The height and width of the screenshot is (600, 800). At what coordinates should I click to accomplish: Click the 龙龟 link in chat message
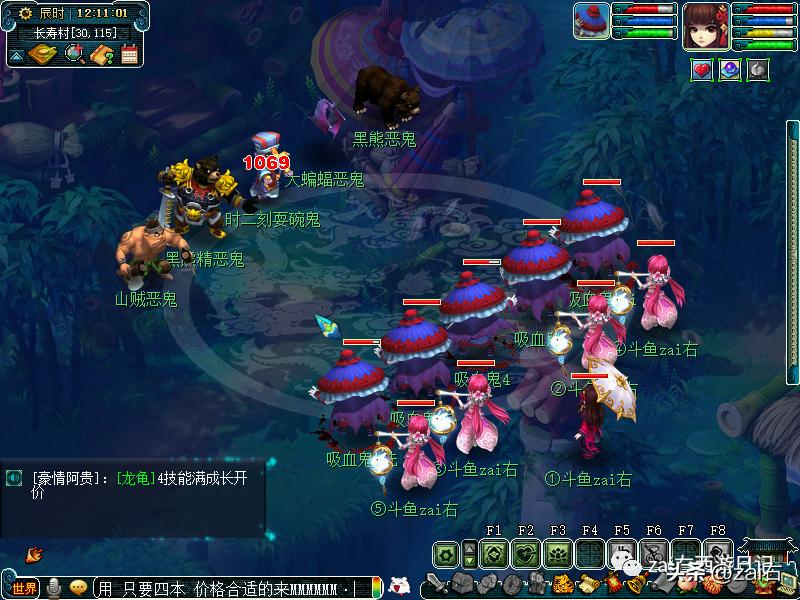point(136,477)
